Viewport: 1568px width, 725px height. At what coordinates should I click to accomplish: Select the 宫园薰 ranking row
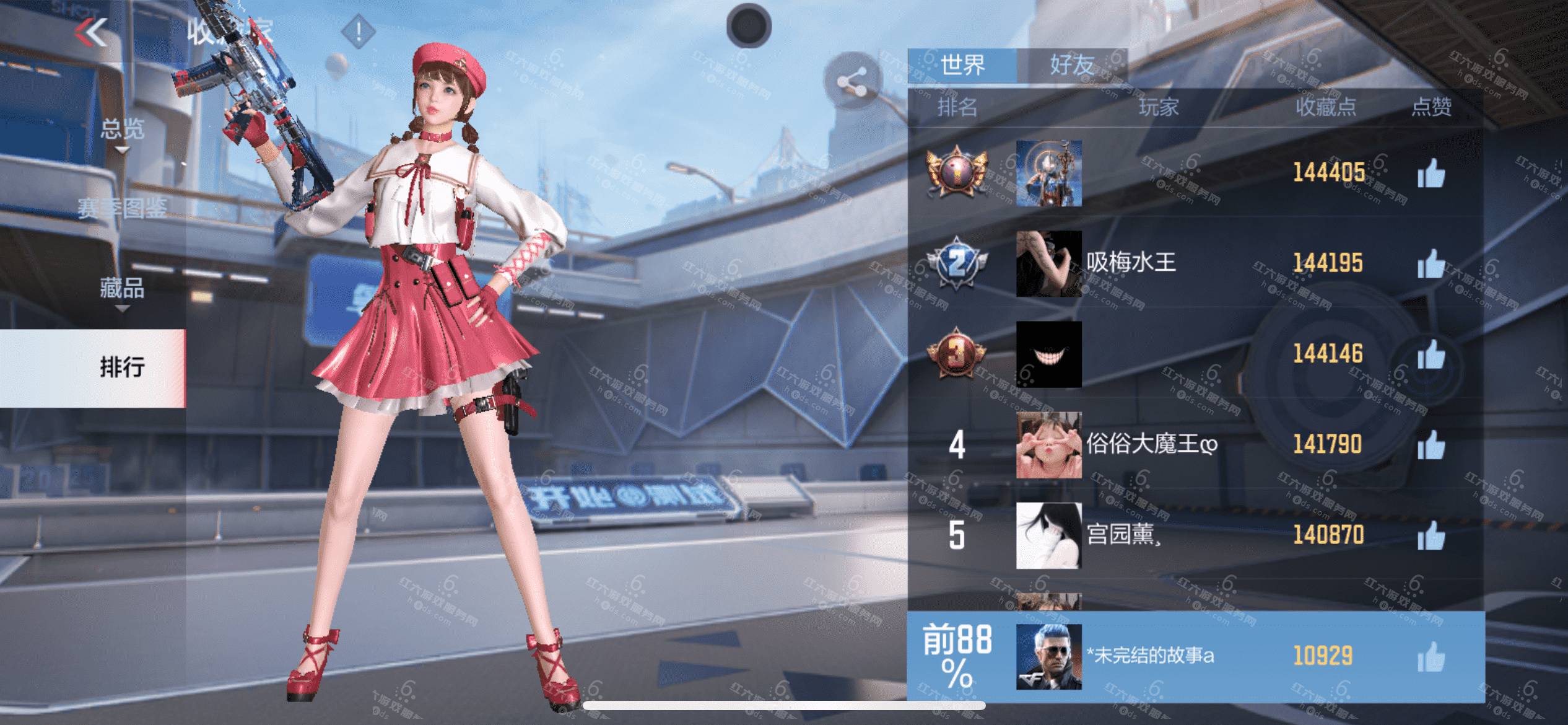pyautogui.click(x=1195, y=535)
